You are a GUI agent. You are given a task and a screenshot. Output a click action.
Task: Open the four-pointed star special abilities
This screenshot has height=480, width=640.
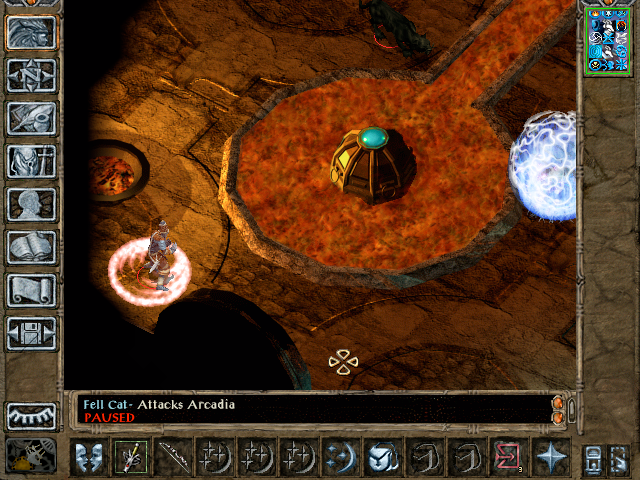pyautogui.click(x=550, y=457)
